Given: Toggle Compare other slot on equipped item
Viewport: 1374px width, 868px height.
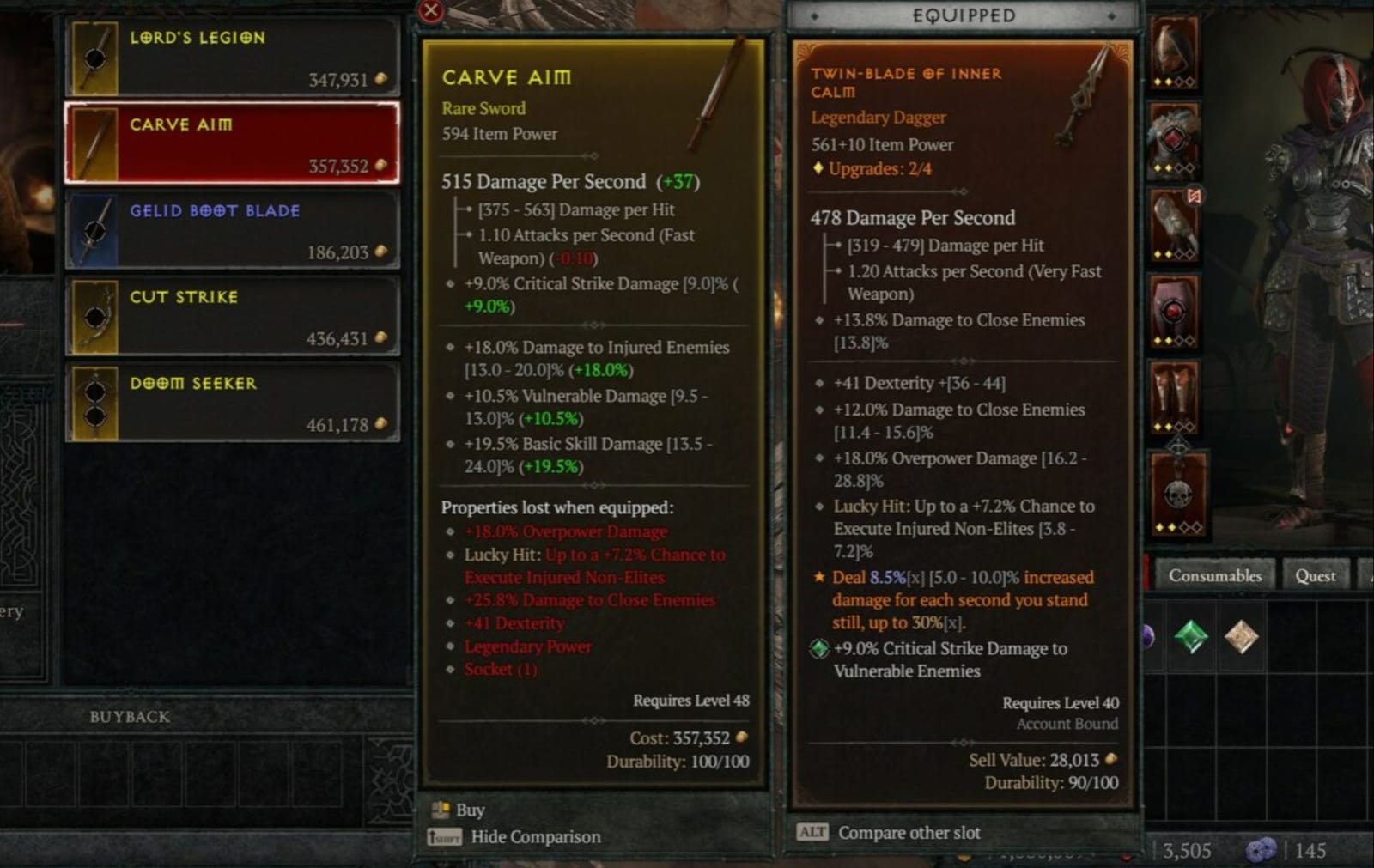Looking at the screenshot, I should (909, 832).
